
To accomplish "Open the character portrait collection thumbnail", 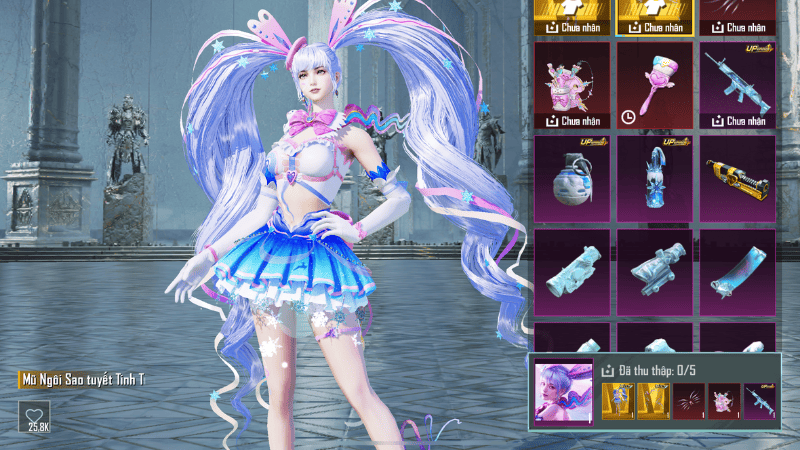I will 564,388.
